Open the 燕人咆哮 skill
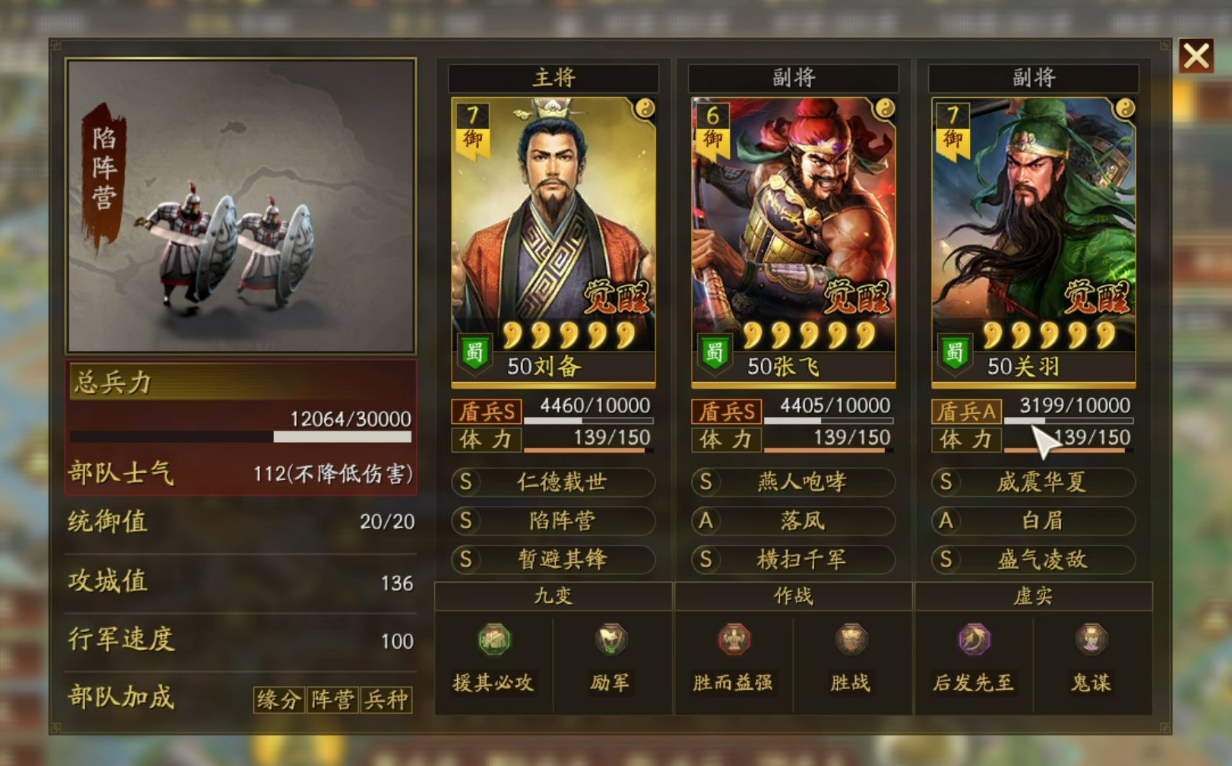The image size is (1232, 766). (794, 482)
